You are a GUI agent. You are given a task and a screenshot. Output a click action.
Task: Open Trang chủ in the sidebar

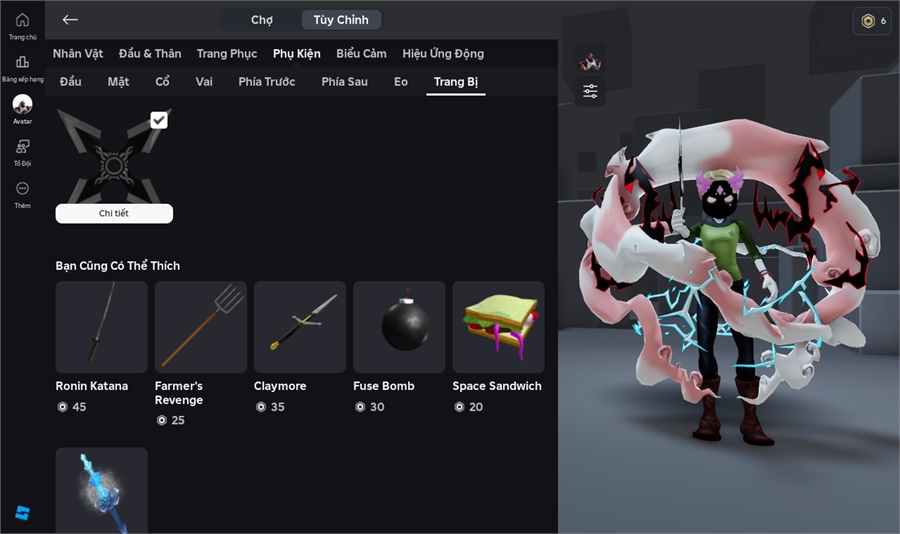[22, 25]
